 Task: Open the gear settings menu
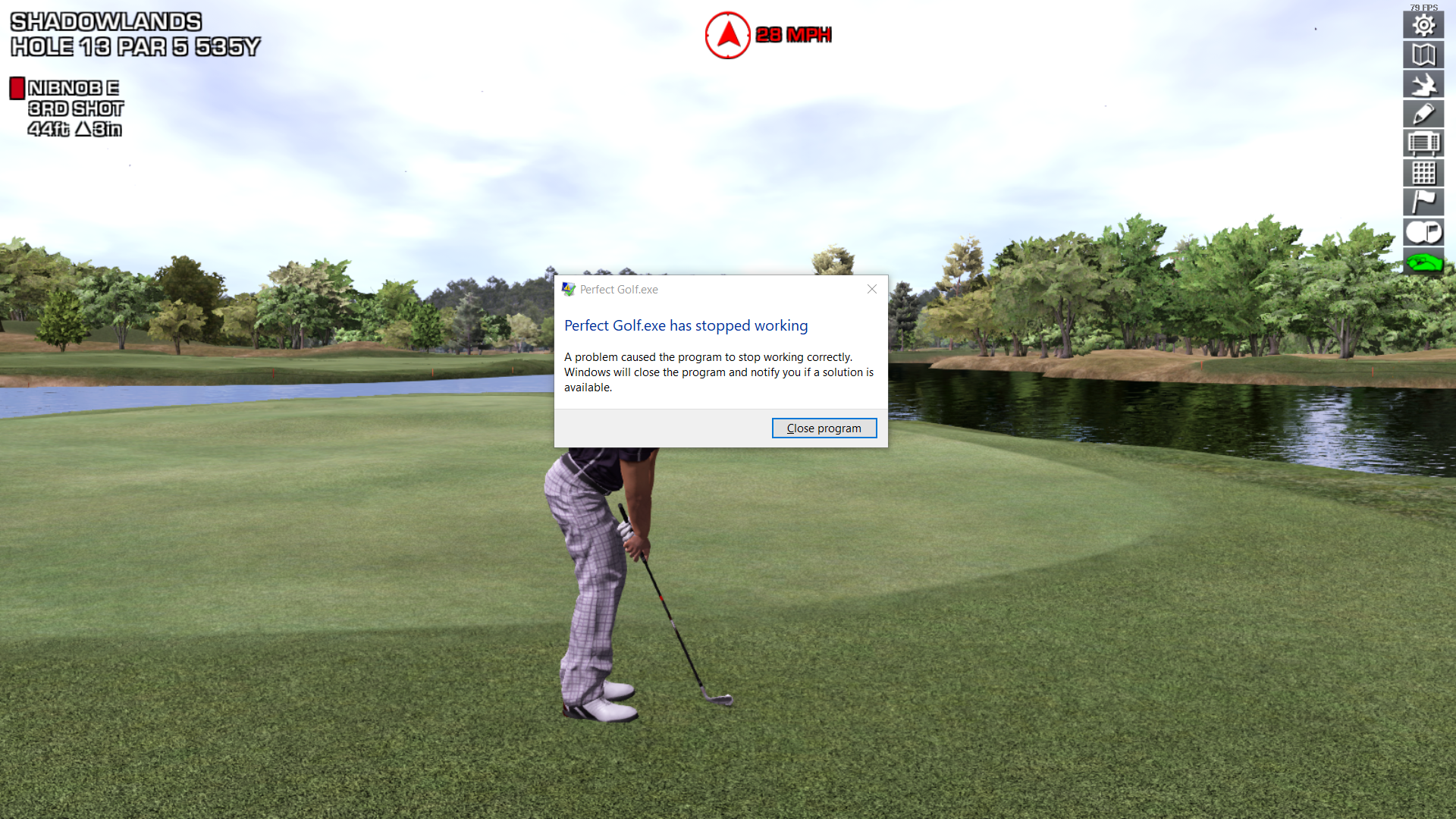click(x=1423, y=25)
